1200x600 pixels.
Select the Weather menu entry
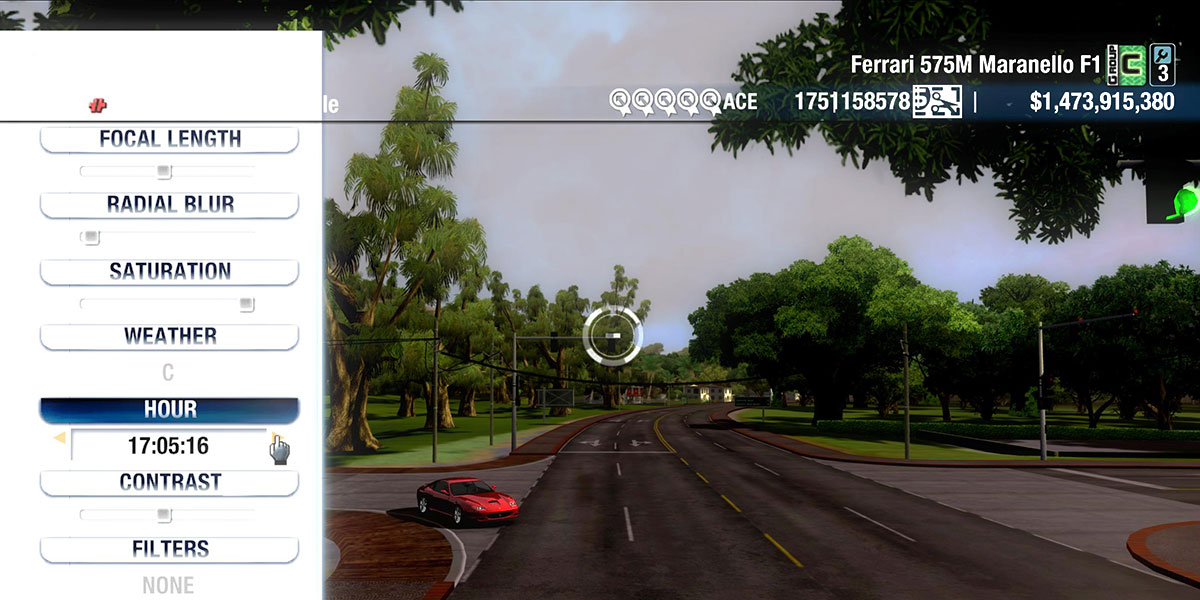tap(169, 336)
